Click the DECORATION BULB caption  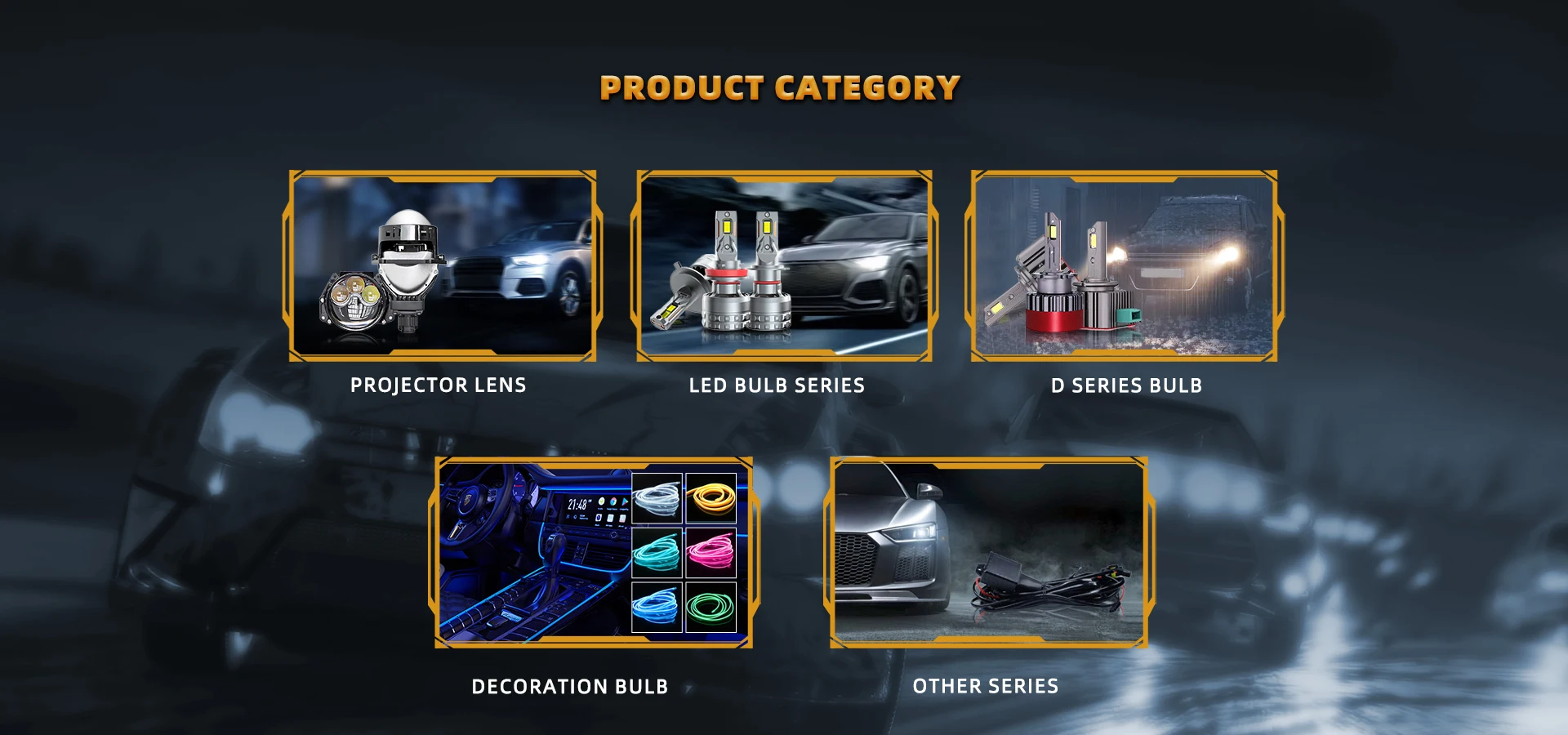click(x=570, y=687)
